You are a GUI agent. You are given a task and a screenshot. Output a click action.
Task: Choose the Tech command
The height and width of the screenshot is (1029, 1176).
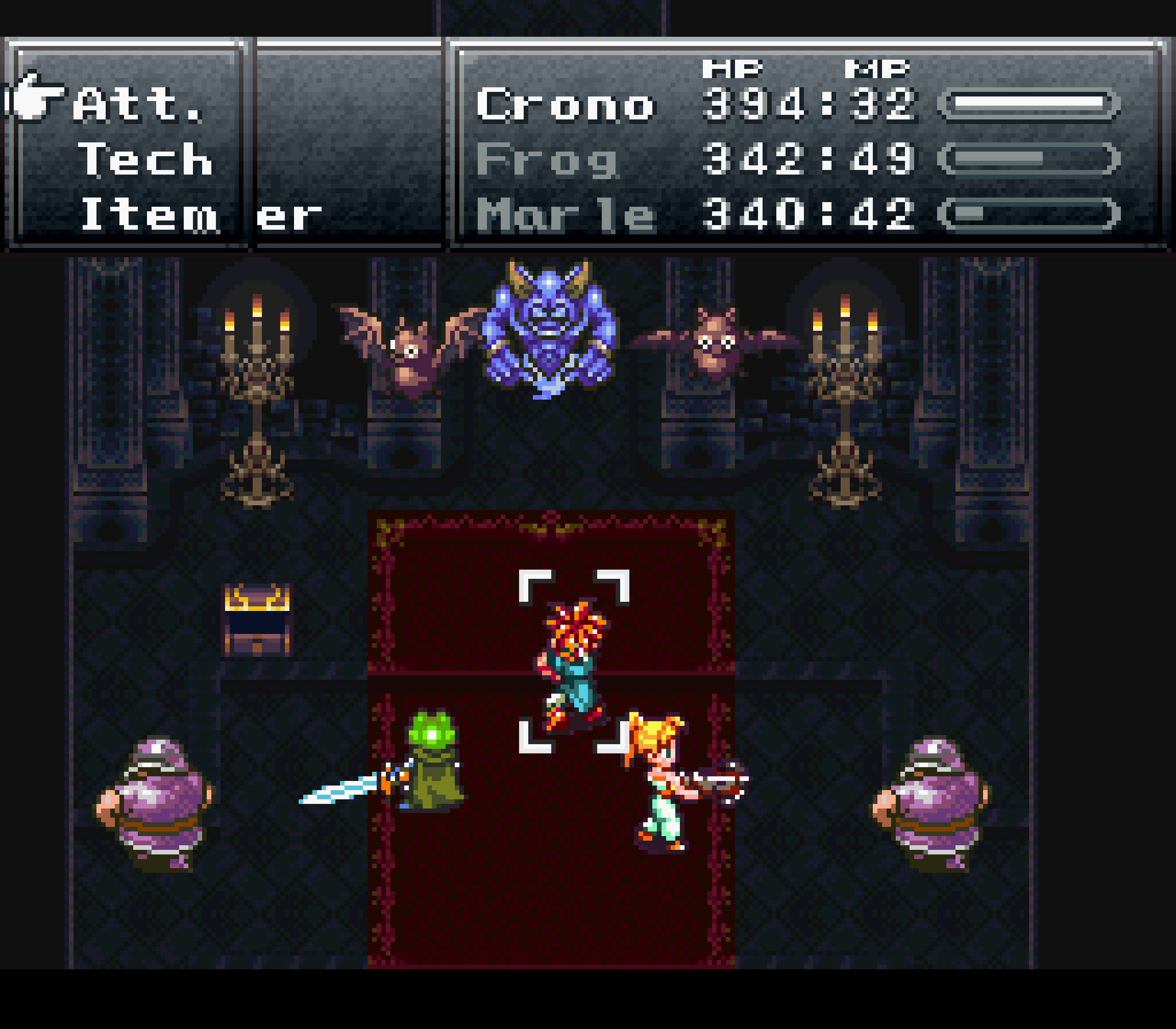(145, 160)
